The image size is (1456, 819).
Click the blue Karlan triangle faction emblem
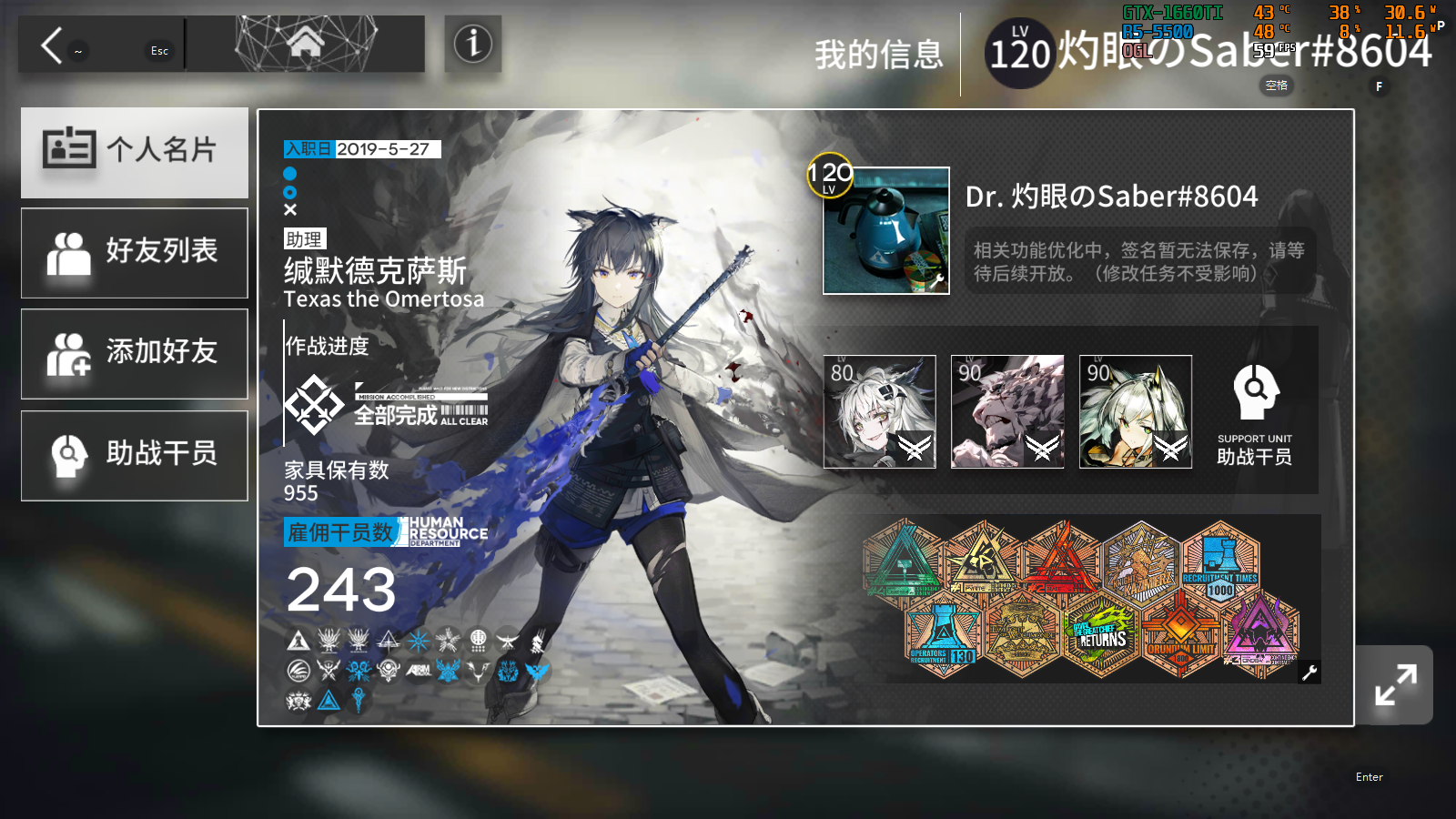[x=328, y=699]
